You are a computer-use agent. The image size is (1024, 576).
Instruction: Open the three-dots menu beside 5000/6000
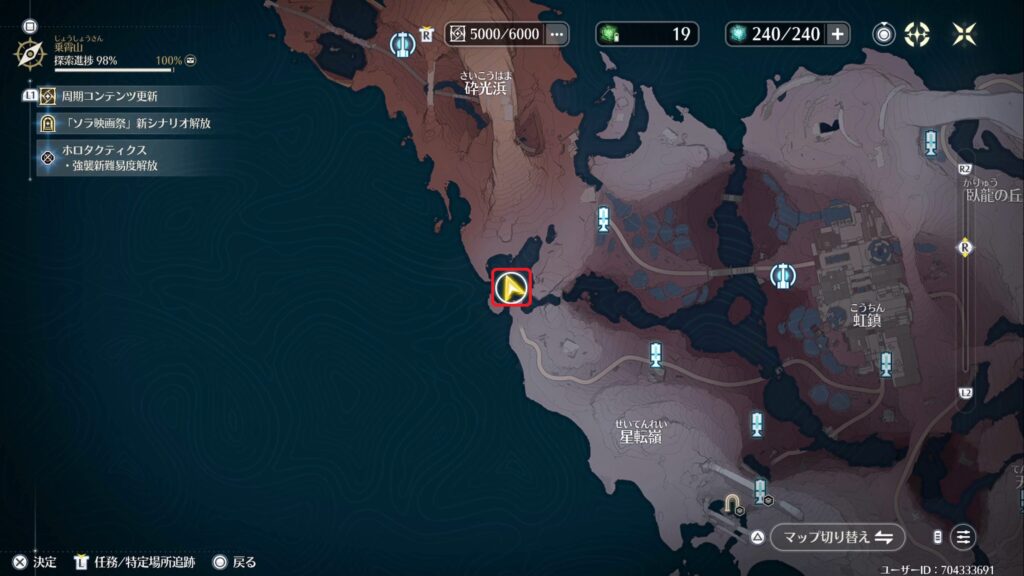557,34
